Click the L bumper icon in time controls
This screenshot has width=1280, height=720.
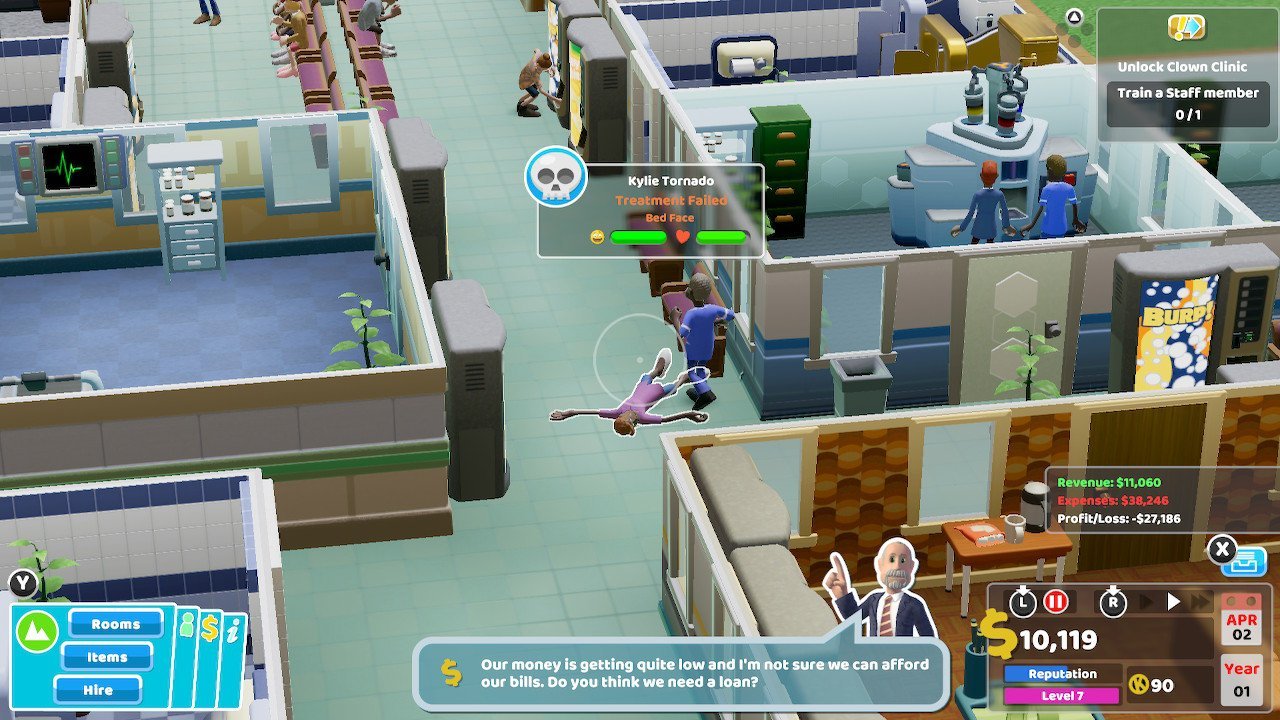pyautogui.click(x=1022, y=603)
